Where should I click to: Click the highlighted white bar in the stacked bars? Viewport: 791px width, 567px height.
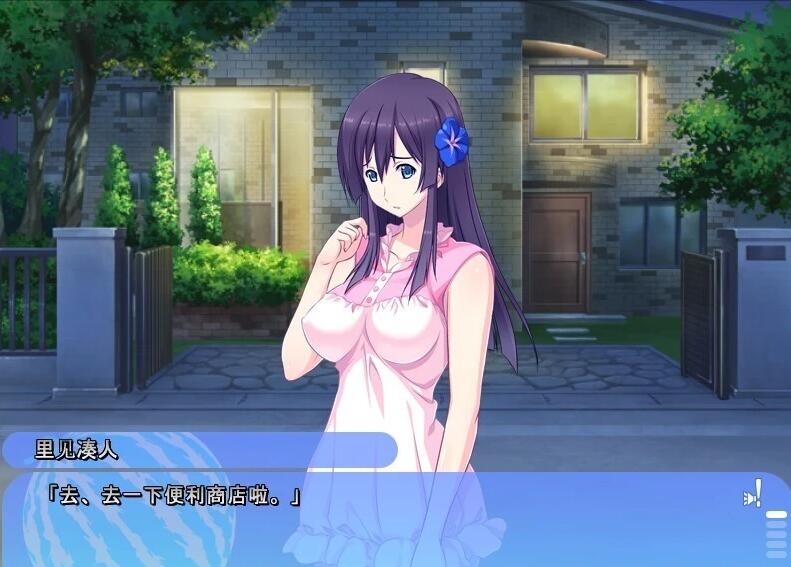(776, 515)
